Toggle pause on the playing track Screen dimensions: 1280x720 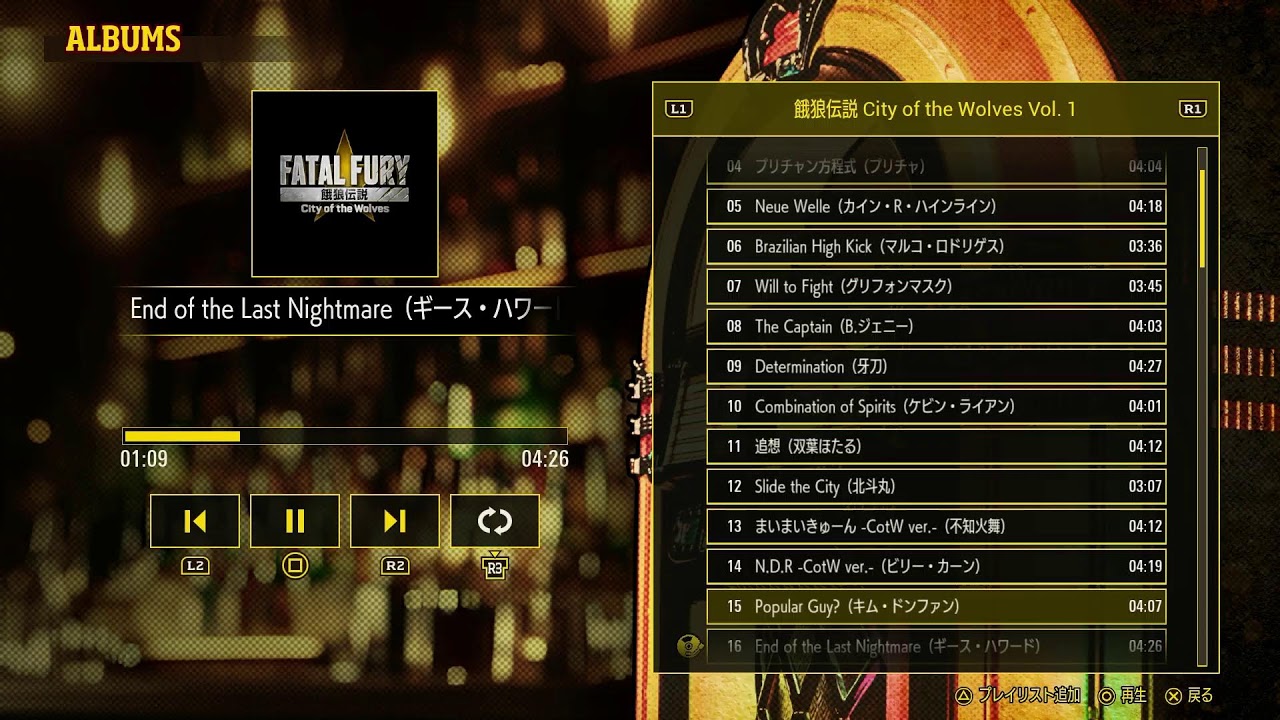[x=294, y=520]
